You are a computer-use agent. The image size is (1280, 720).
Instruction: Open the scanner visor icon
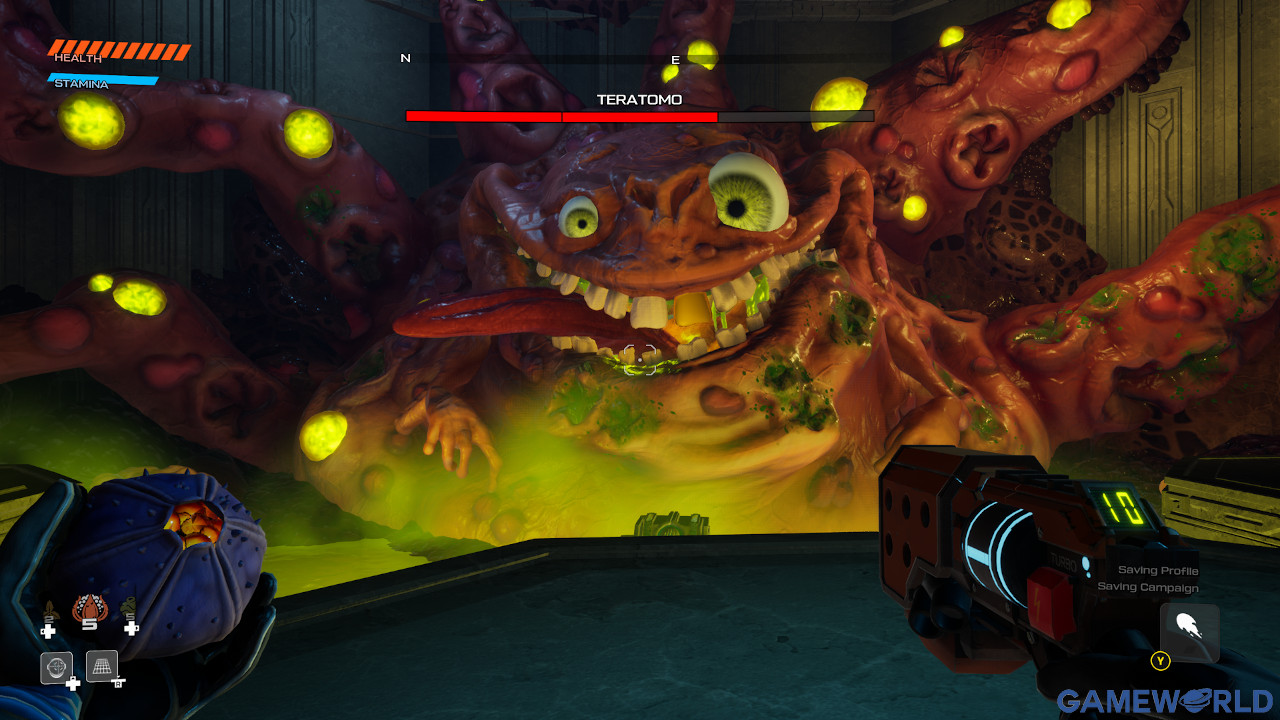pos(56,666)
